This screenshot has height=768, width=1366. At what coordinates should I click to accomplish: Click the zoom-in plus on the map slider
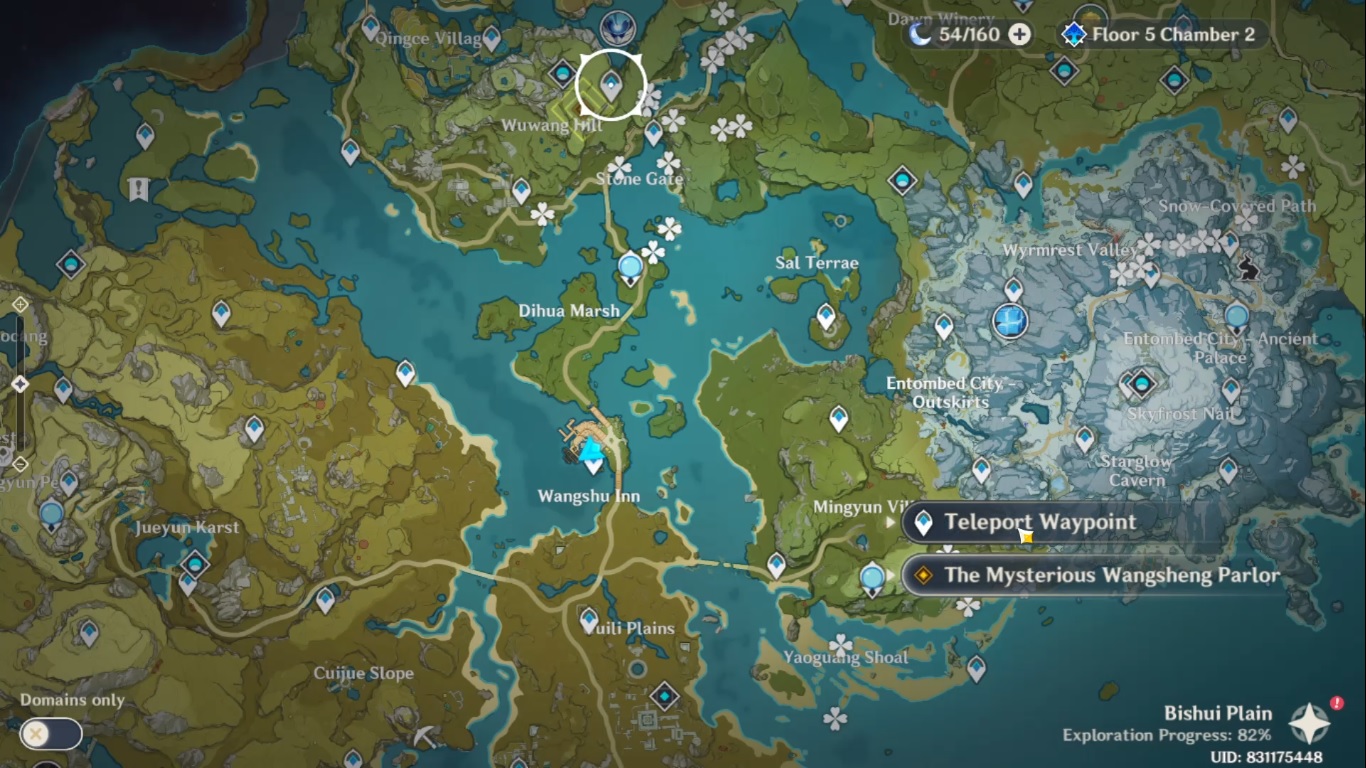click(x=19, y=304)
